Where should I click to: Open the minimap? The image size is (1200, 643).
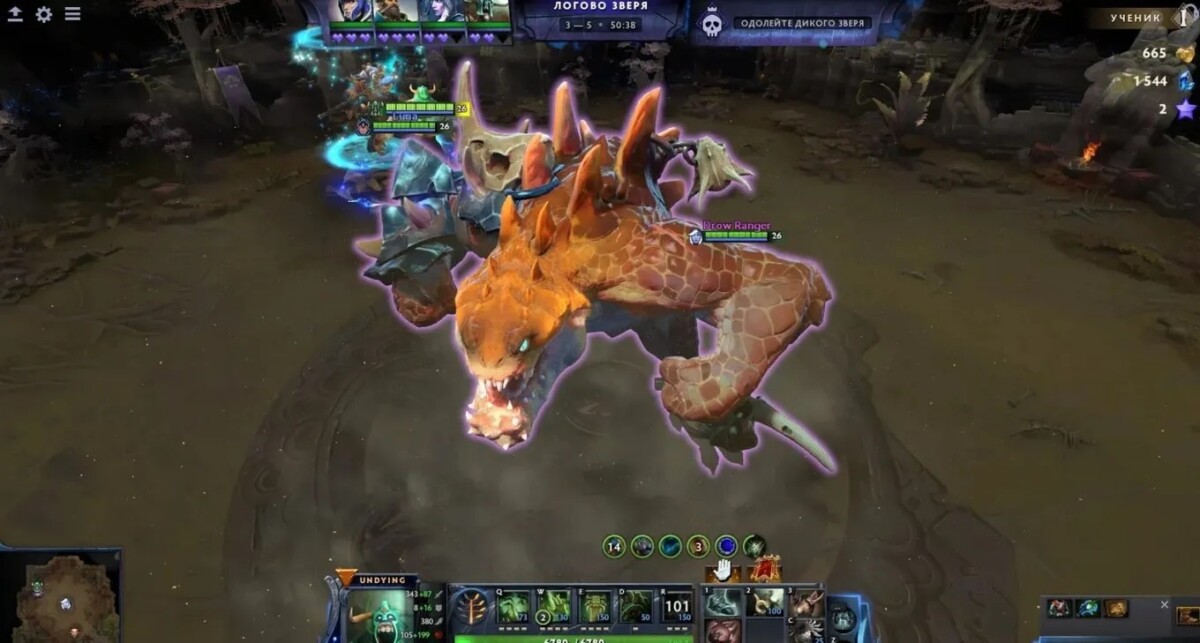coord(60,596)
